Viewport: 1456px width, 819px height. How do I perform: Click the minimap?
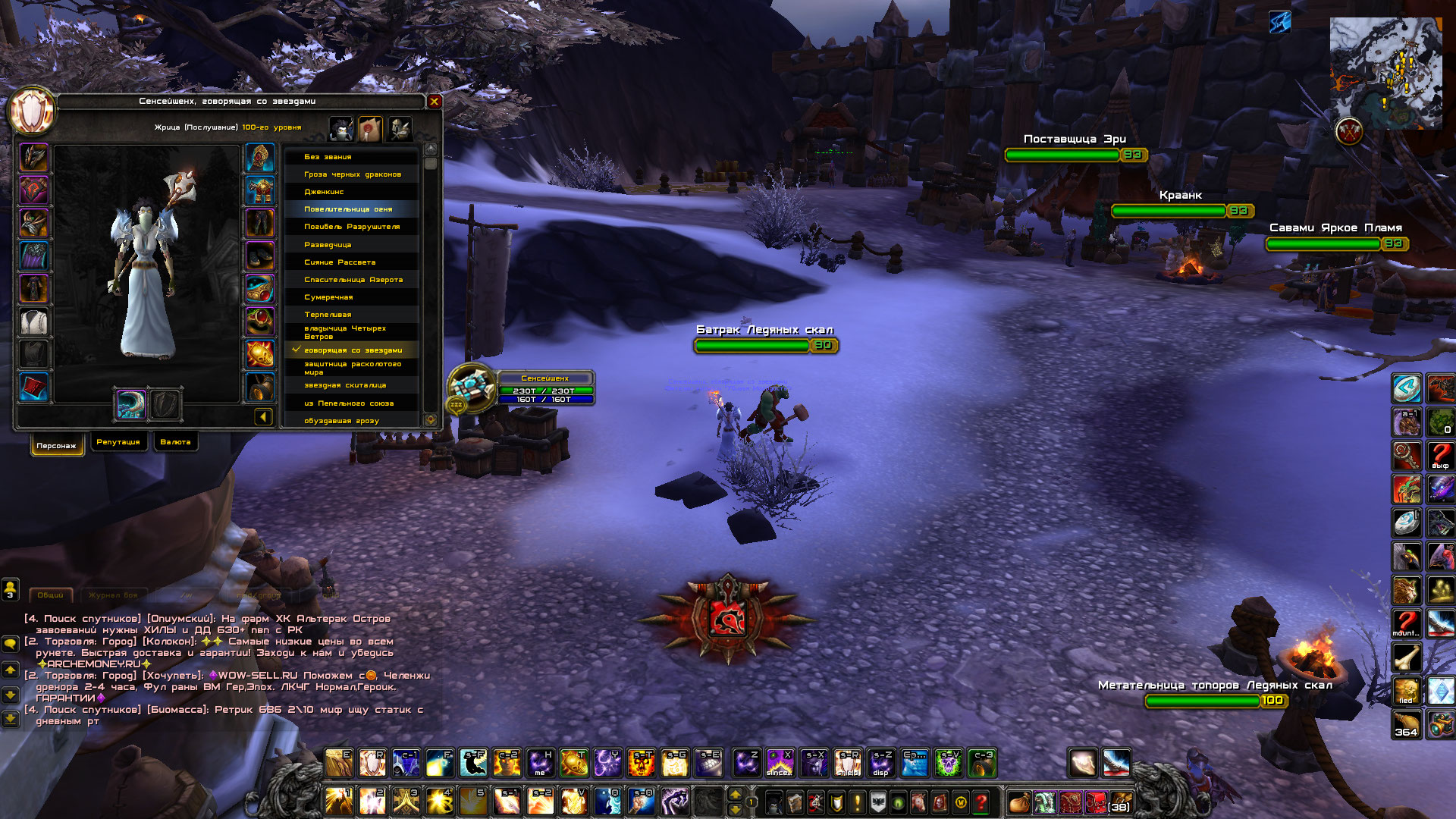[x=1385, y=74]
